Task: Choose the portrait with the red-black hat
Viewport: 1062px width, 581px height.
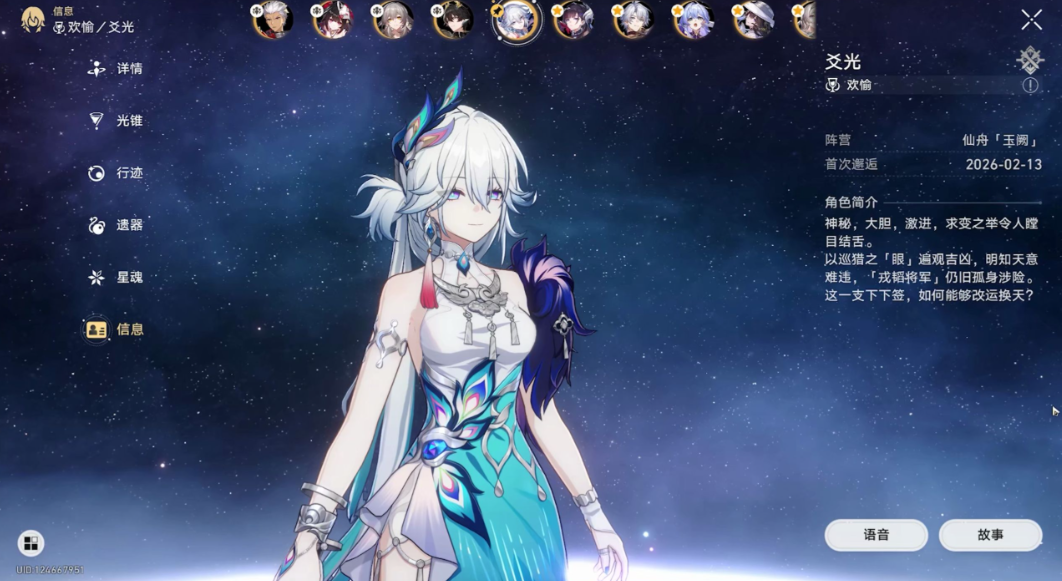Action: tap(333, 19)
